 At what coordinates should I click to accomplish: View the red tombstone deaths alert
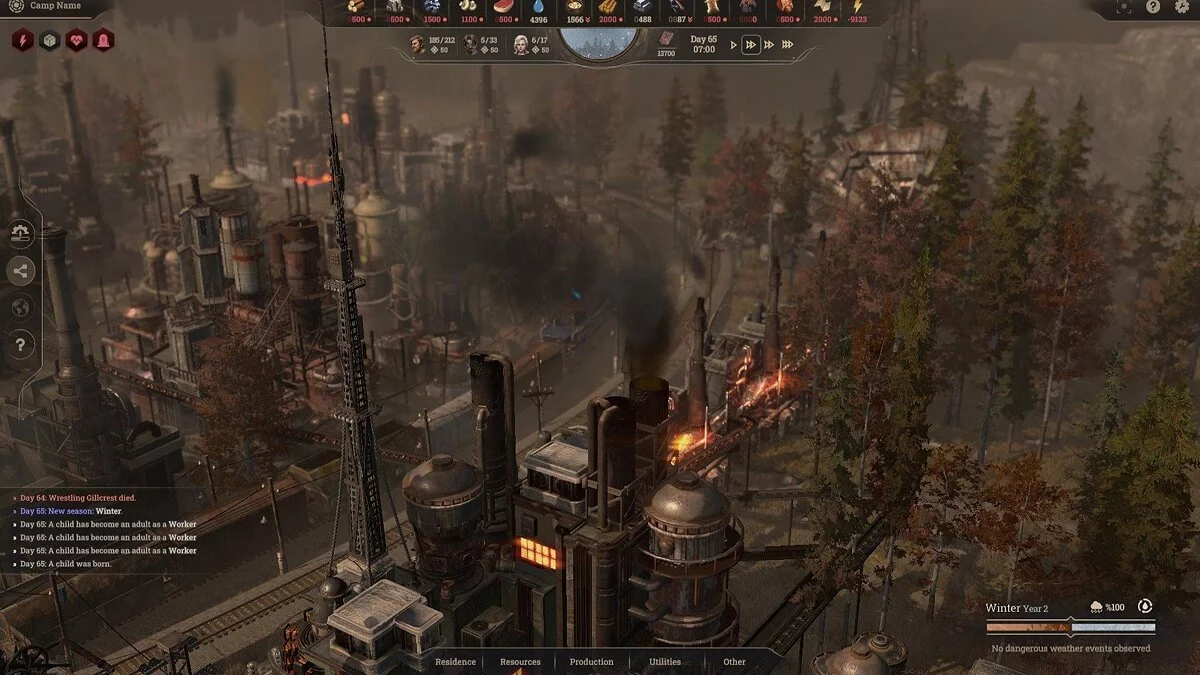pos(103,40)
